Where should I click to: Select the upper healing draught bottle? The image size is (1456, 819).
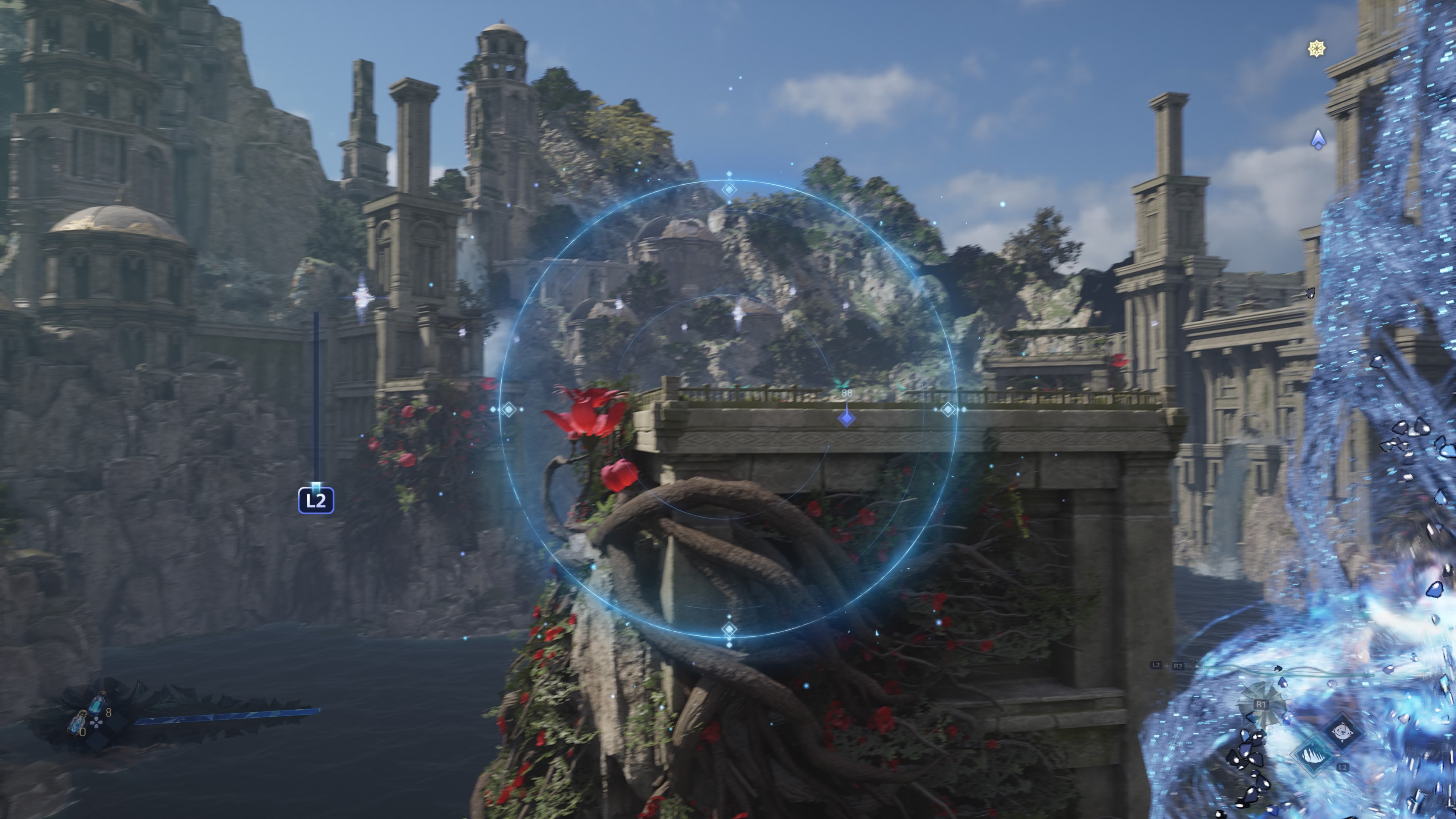97,704
